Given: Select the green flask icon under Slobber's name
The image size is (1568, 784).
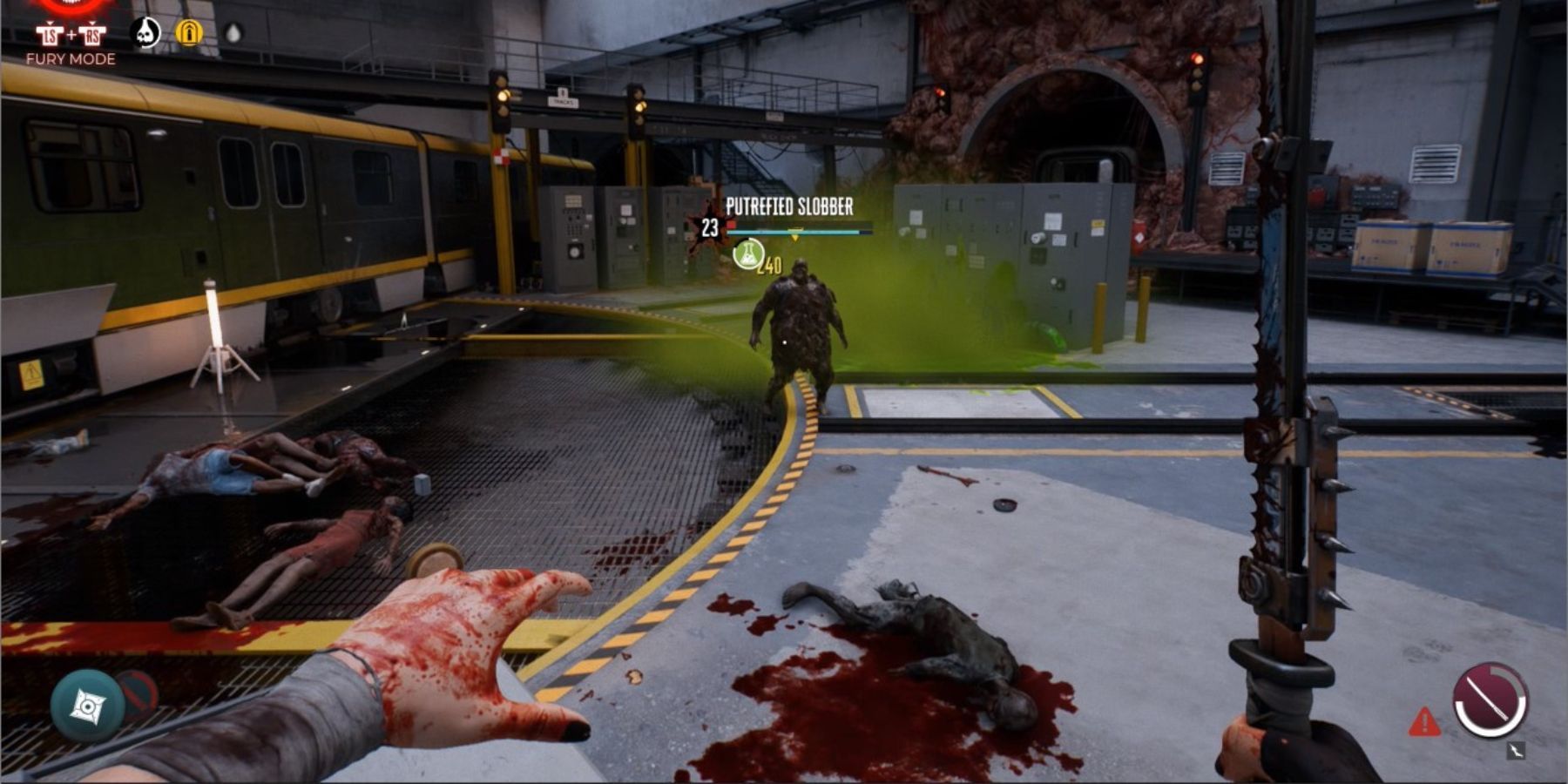Looking at the screenshot, I should click(x=747, y=253).
